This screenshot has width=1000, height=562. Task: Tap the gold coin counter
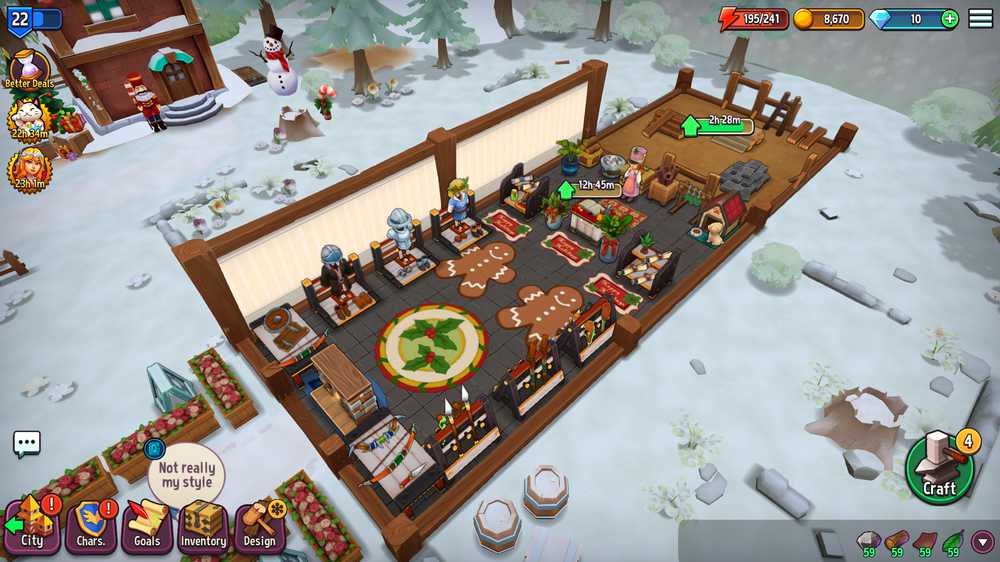pos(828,19)
